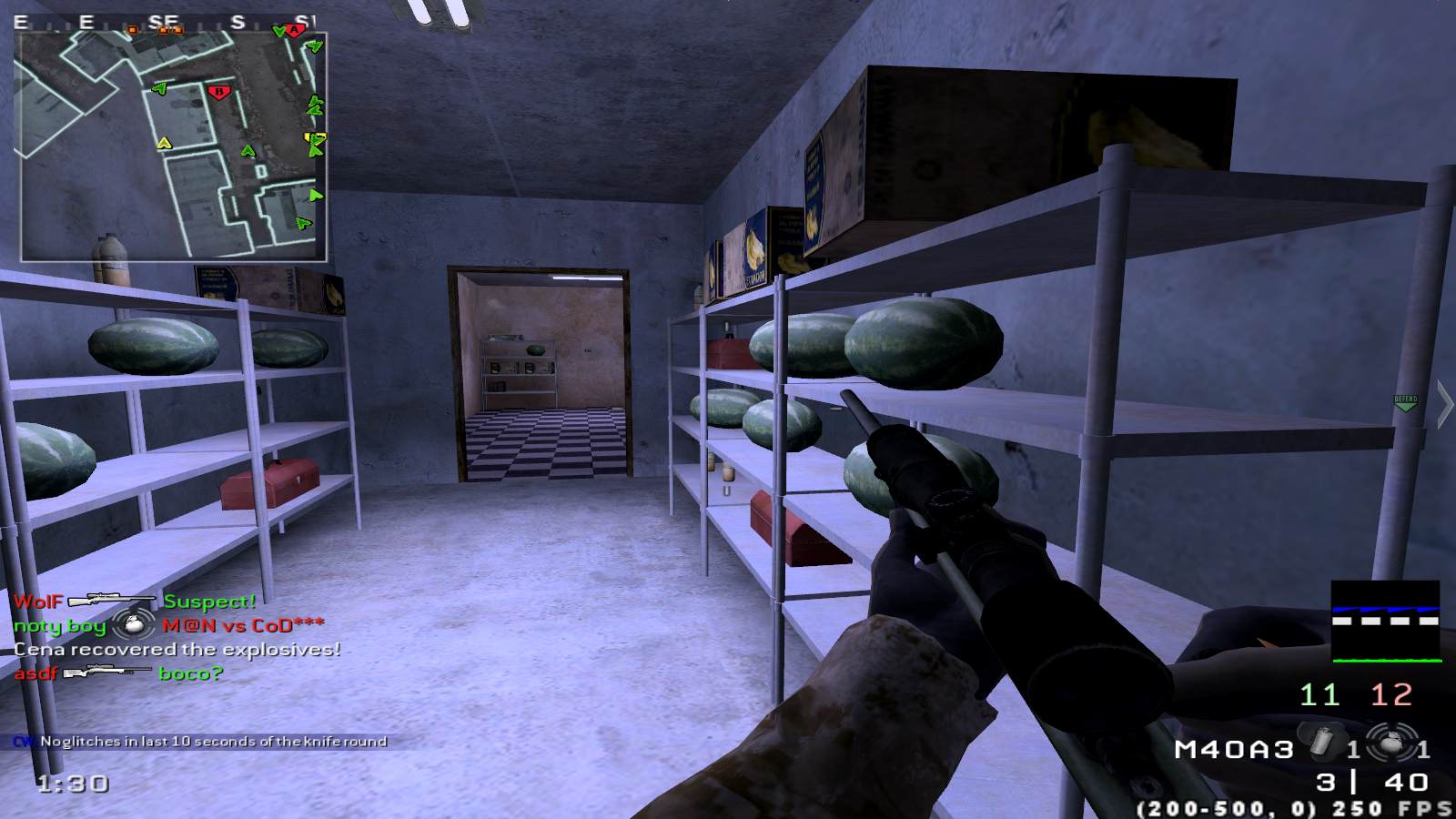Select the red A bomb site marker

pyautogui.click(x=295, y=30)
